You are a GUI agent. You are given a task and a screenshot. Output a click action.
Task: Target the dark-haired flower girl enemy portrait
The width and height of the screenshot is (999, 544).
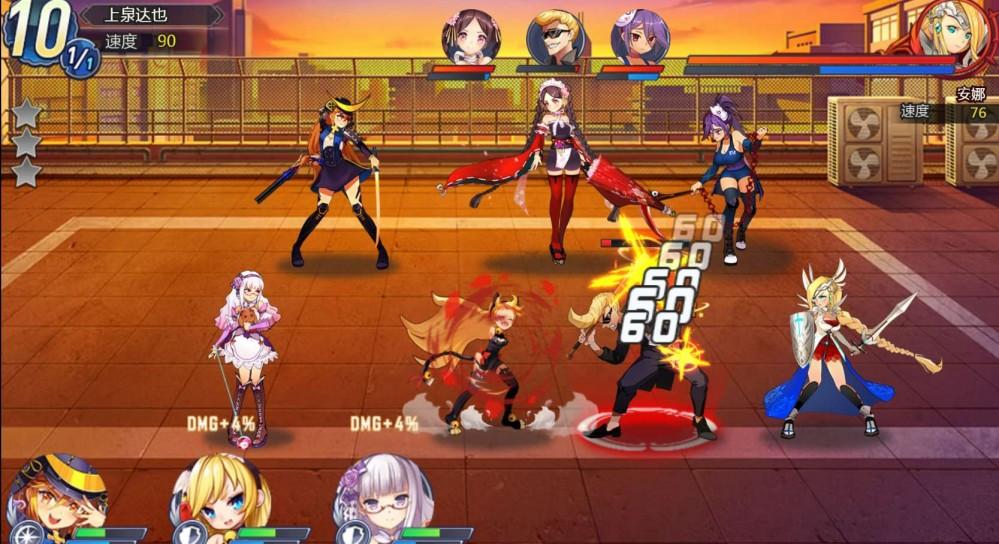(470, 38)
